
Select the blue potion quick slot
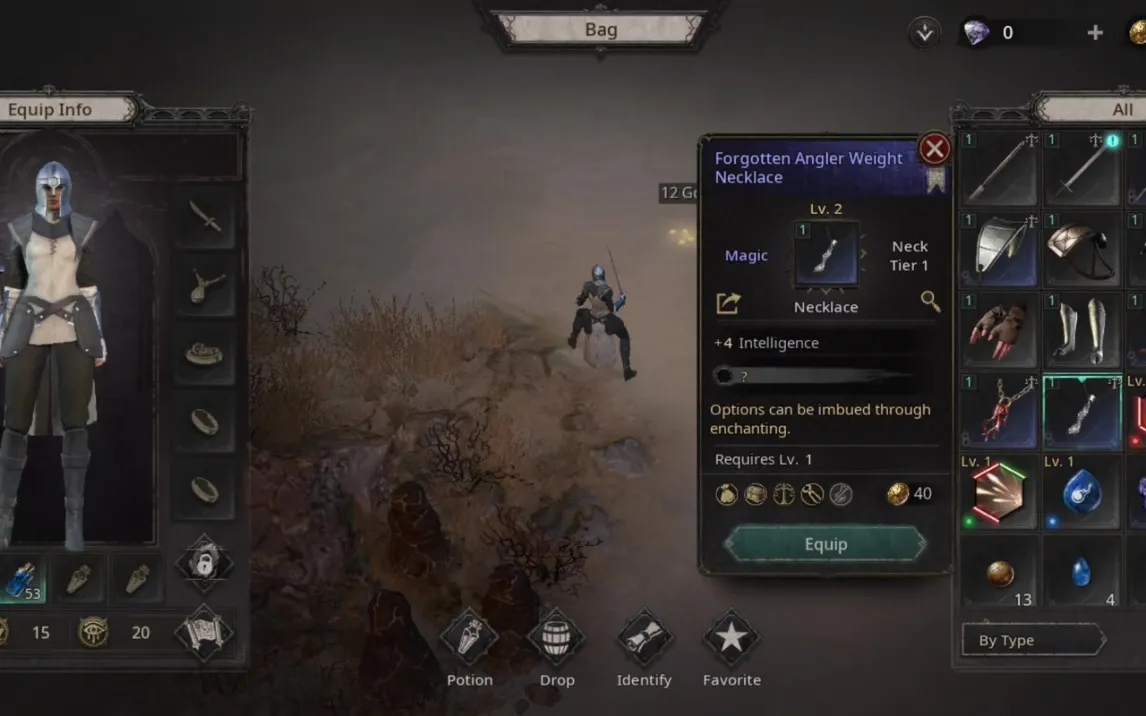coord(22,578)
